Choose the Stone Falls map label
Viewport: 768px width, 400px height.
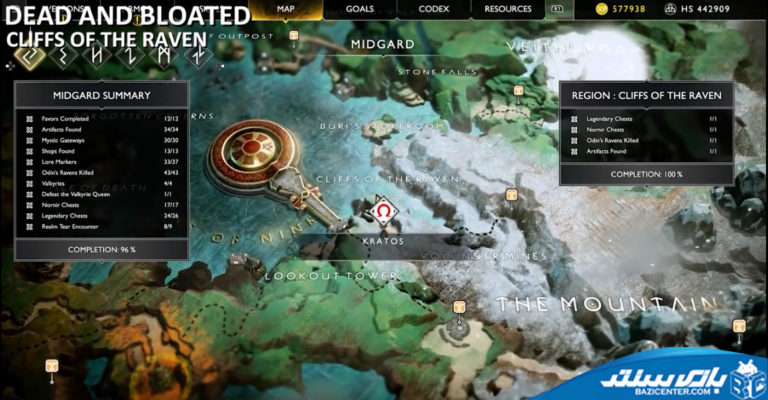(x=433, y=72)
